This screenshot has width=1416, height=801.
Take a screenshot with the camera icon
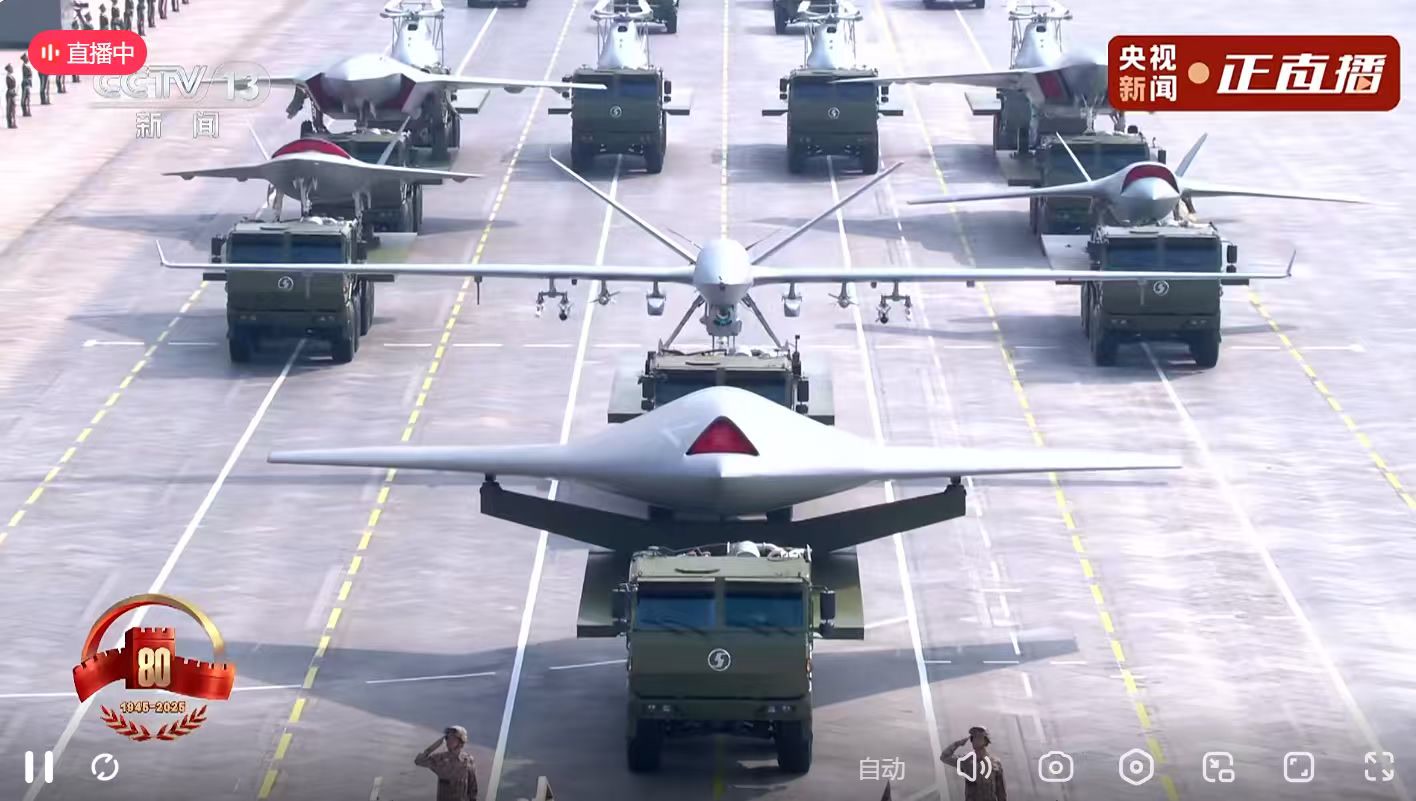1055,767
